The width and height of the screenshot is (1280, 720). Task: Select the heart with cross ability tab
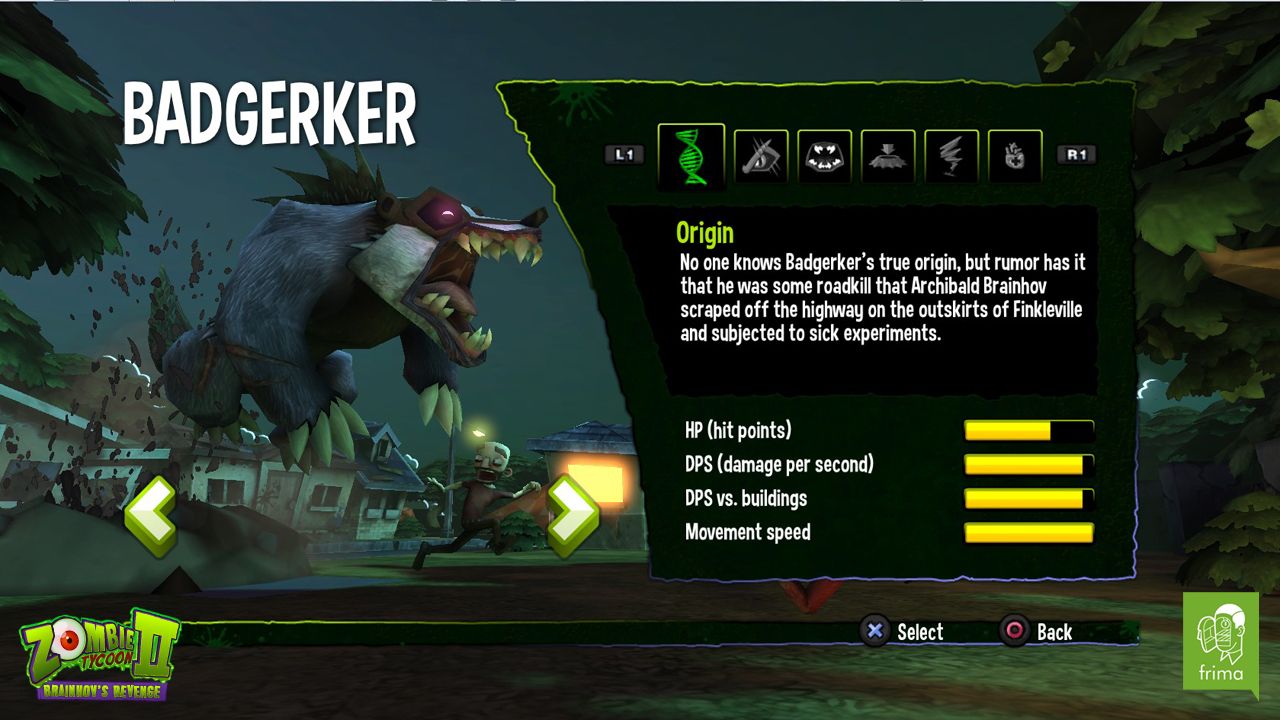[1015, 157]
